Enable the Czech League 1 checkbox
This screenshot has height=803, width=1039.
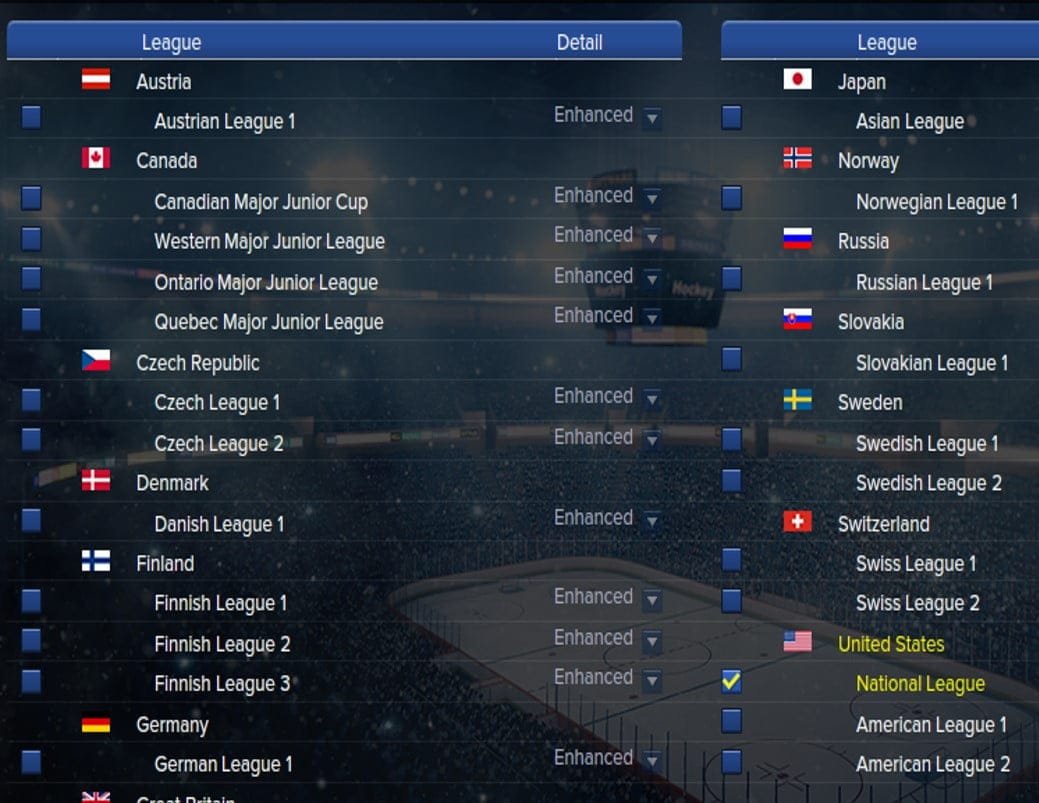[x=31, y=400]
